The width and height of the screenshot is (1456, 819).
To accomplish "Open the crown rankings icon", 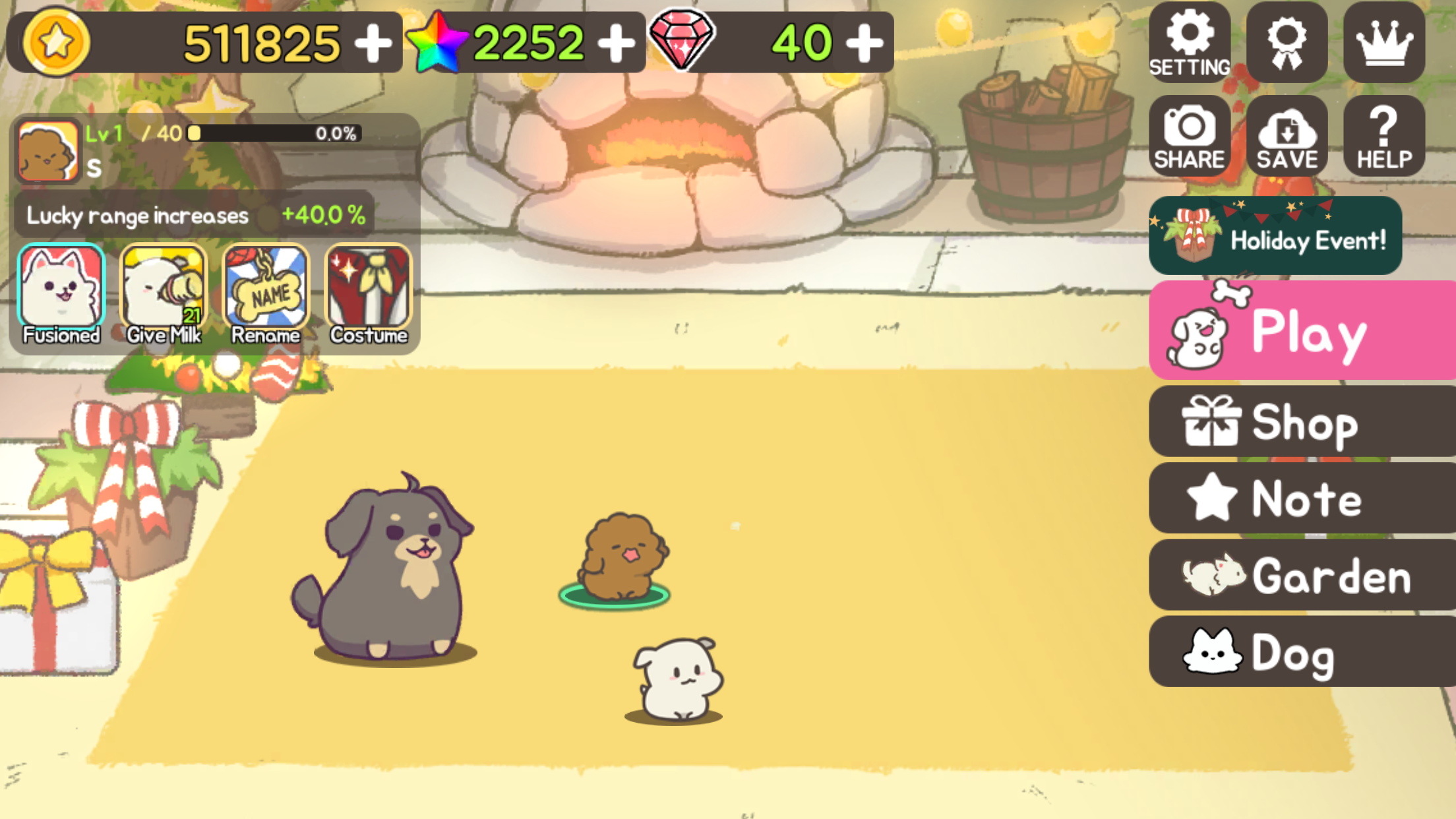I will tap(1383, 42).
